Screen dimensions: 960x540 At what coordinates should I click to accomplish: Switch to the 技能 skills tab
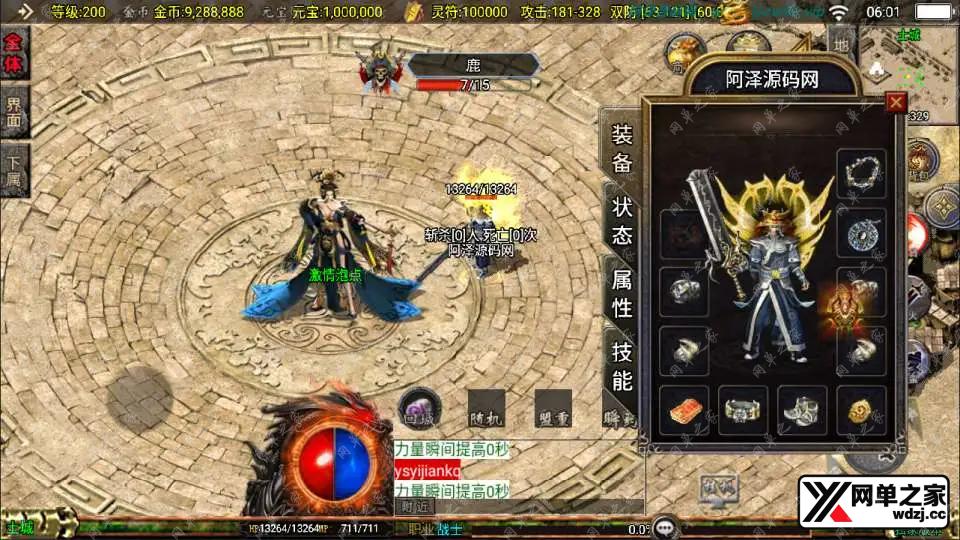pos(622,365)
